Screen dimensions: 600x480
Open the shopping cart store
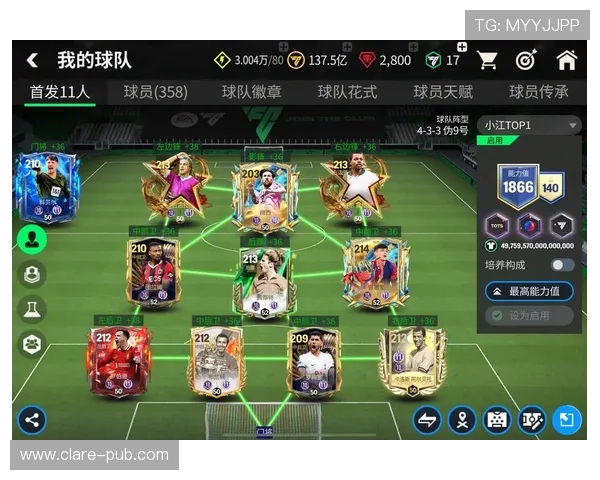(487, 60)
